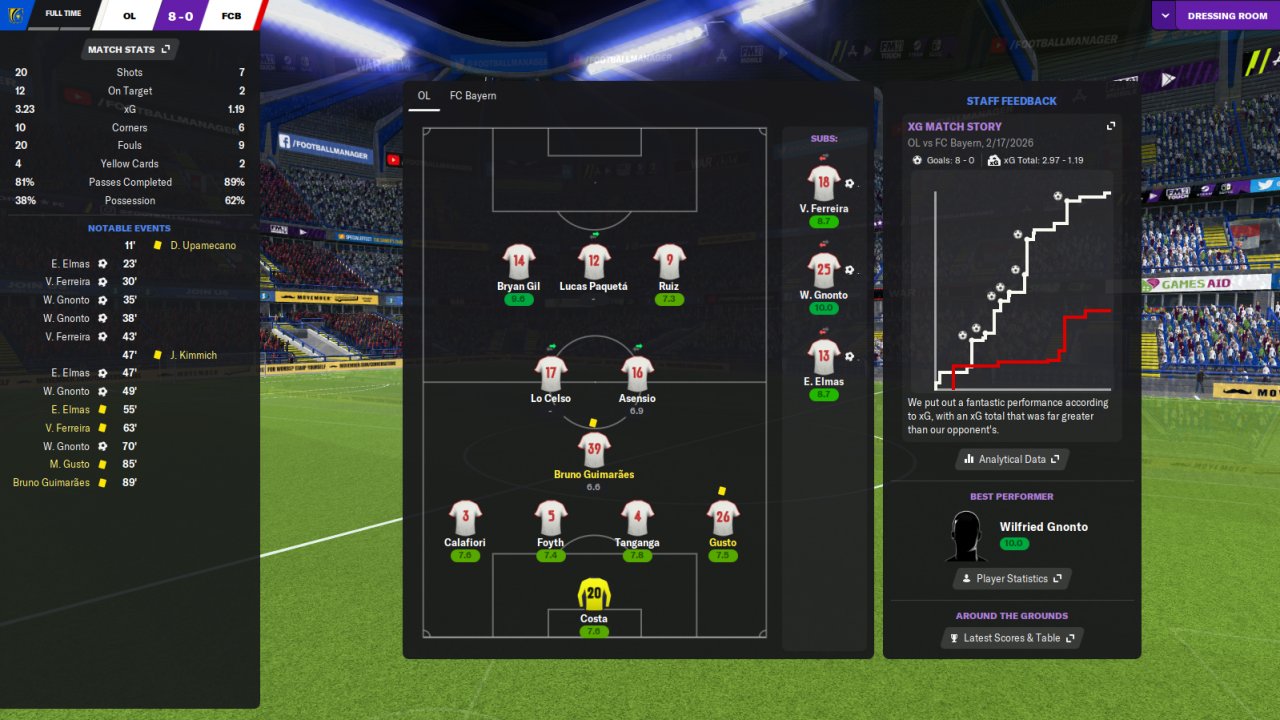Select substitute E. Elmas
Viewport: 1280px width, 720px height.
tap(824, 357)
